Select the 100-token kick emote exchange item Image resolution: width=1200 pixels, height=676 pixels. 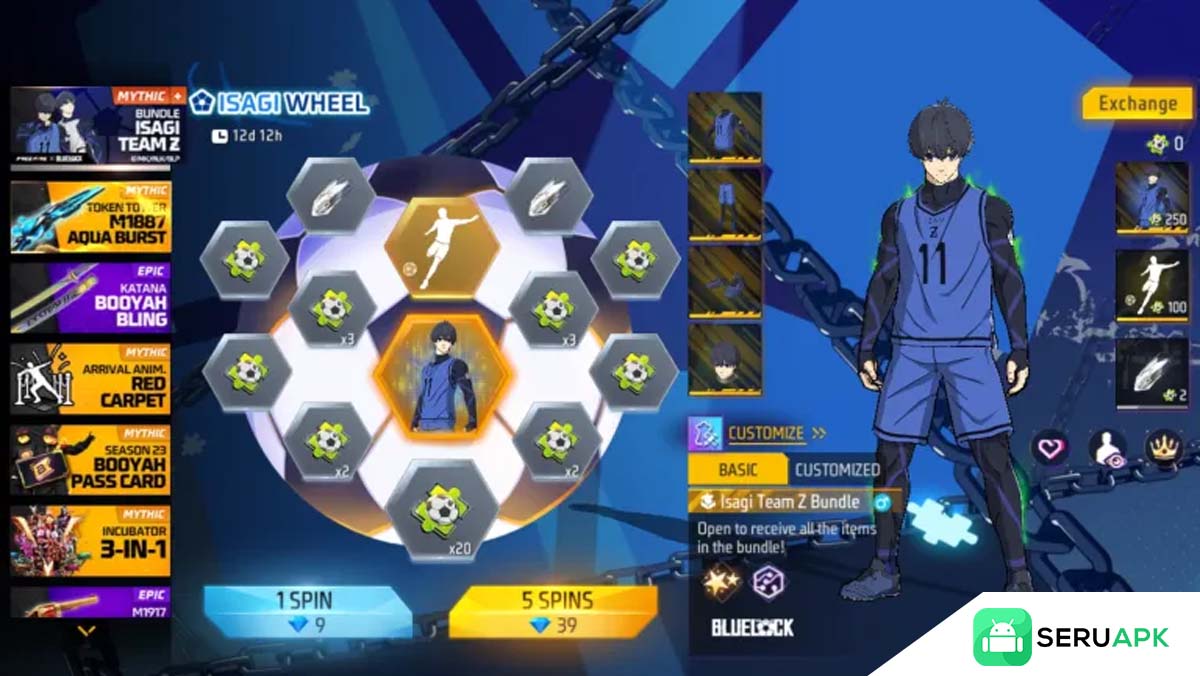(1151, 285)
